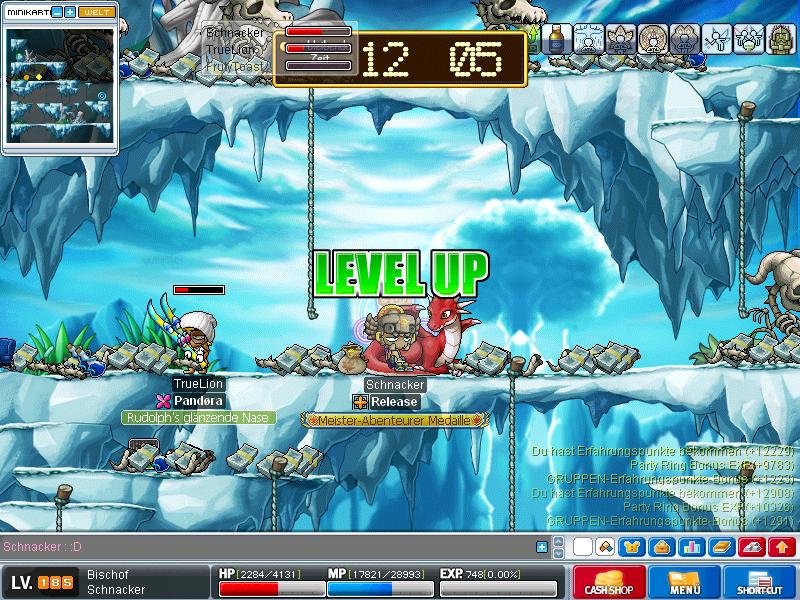Click the red up-arrow toolbar button
The height and width of the screenshot is (600, 800).
pos(782,547)
